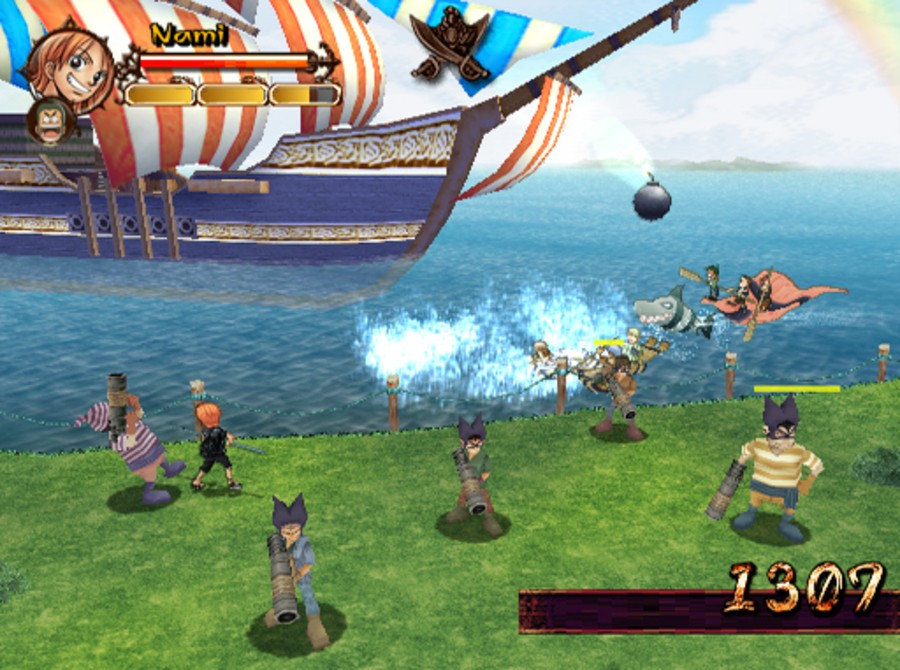Select the small support character portrait
The image size is (900, 670).
point(47,120)
